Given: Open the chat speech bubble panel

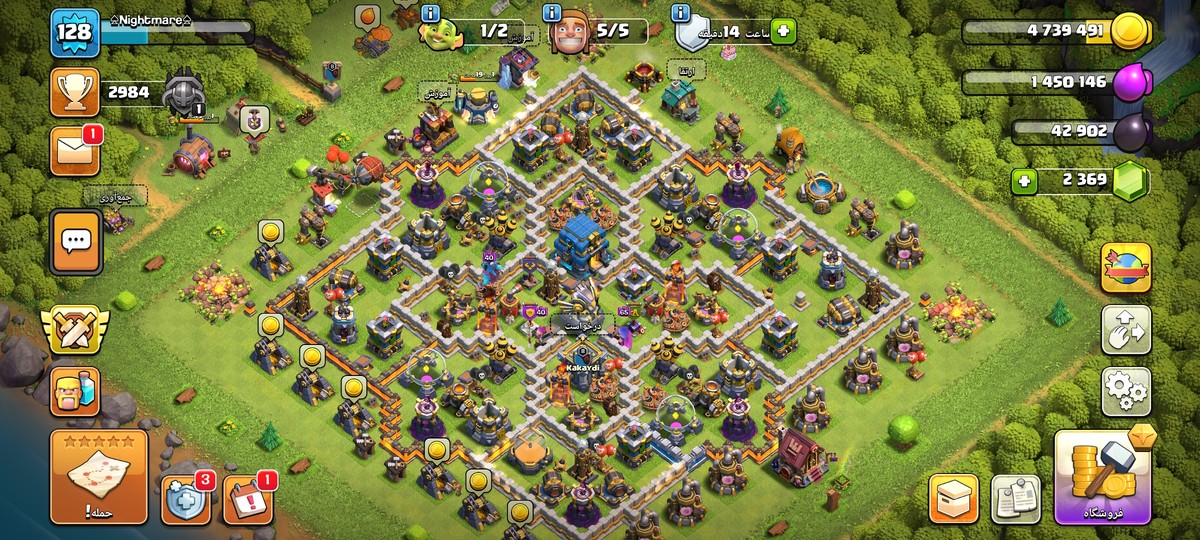Looking at the screenshot, I should tap(75, 241).
